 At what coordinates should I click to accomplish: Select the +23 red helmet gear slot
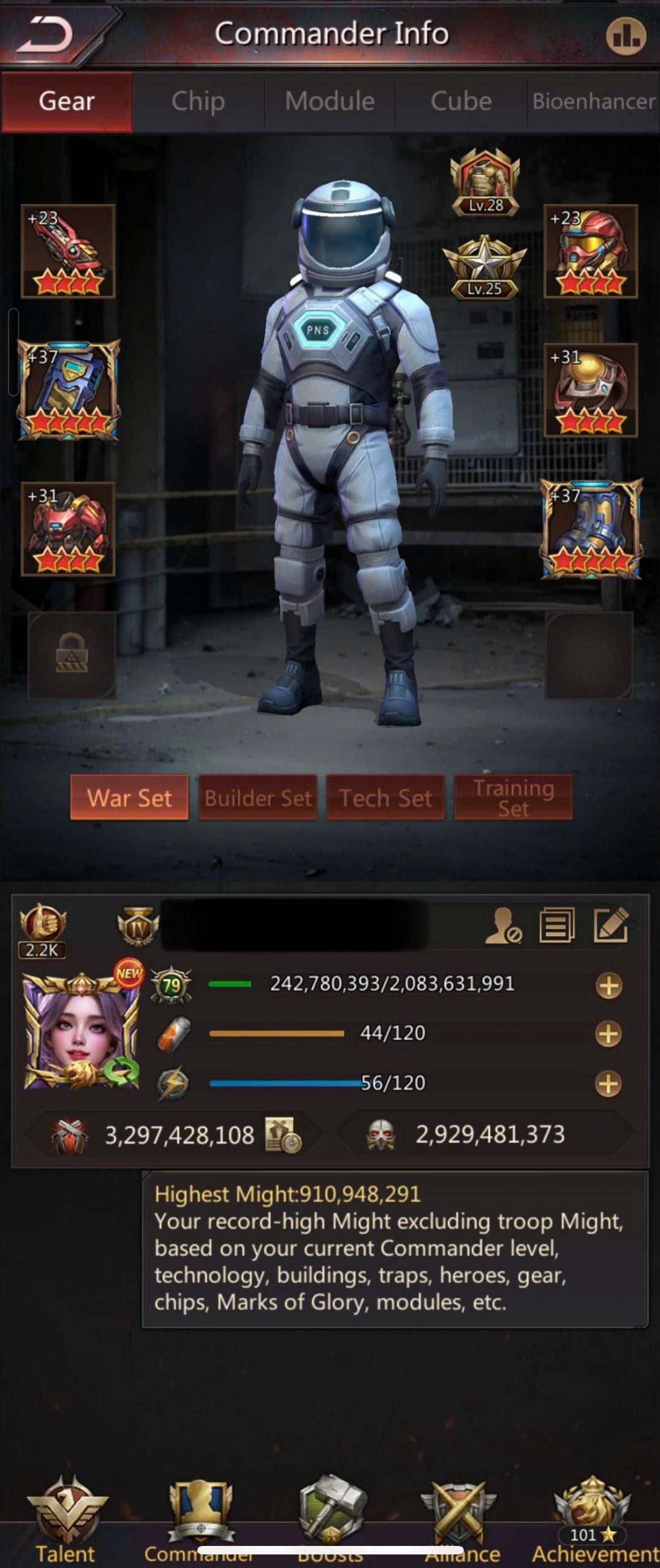click(591, 251)
